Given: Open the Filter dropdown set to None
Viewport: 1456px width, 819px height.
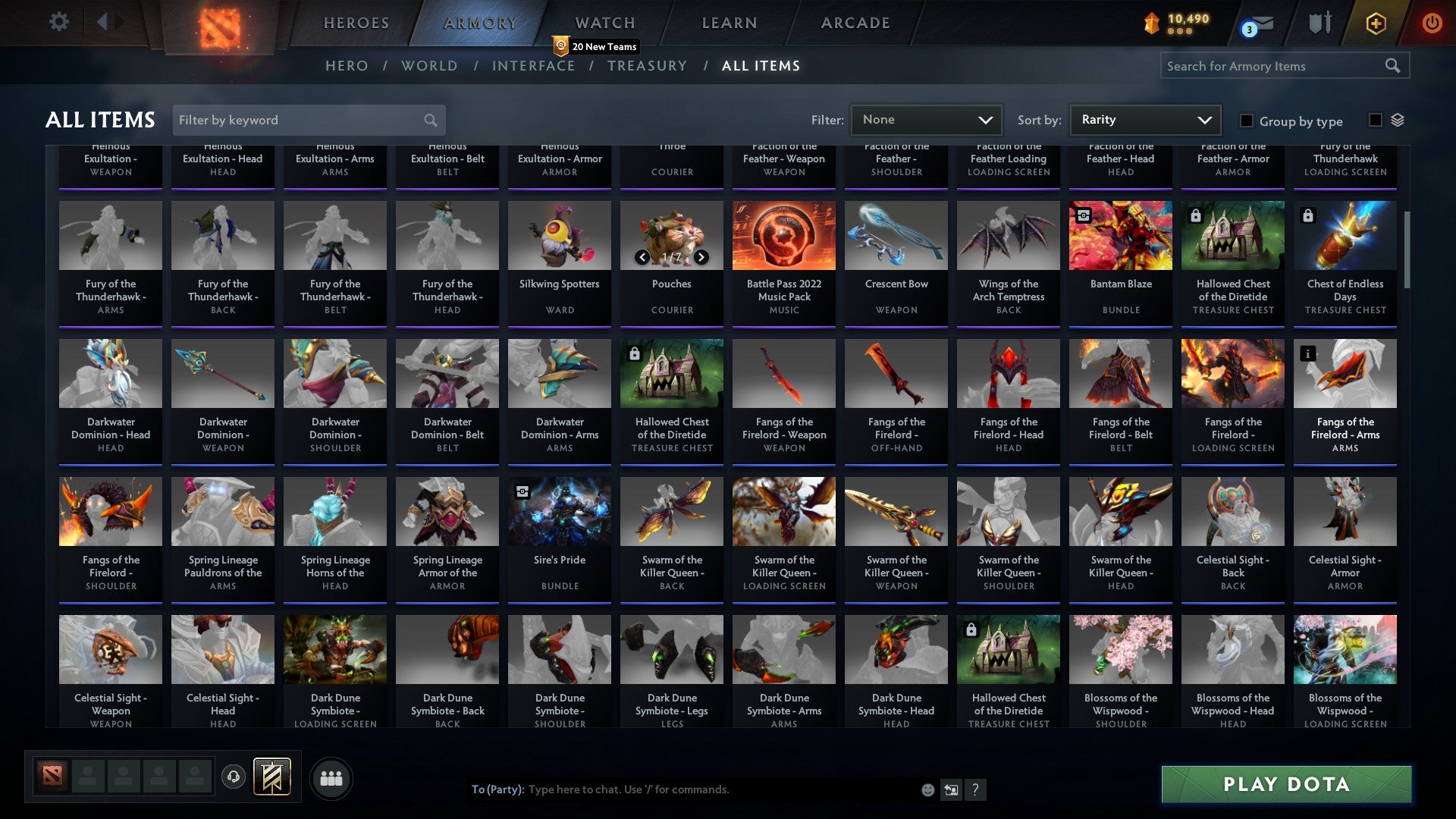Looking at the screenshot, I should pos(926,119).
